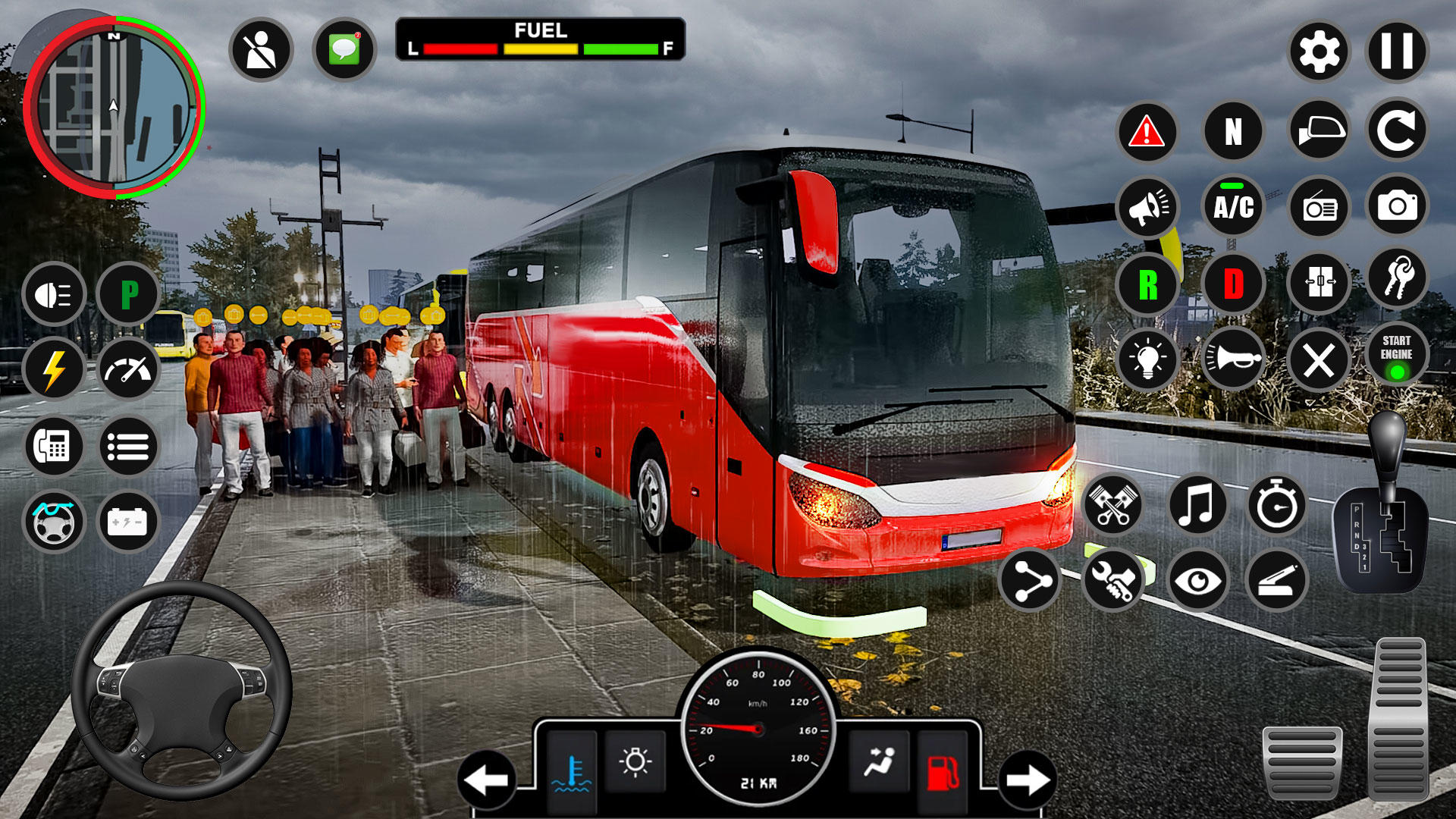
Task: Open the phone icon on the left panel
Action: pos(53,447)
